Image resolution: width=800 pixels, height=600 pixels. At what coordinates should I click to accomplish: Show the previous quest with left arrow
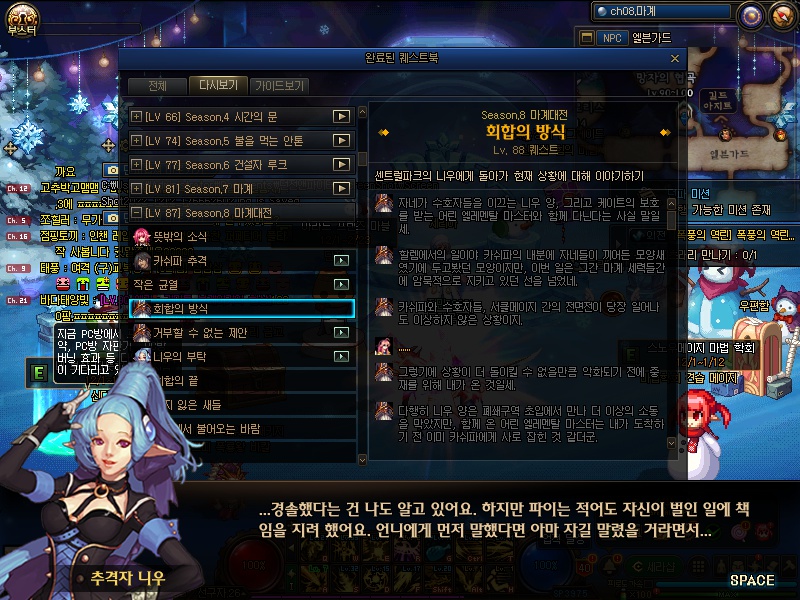click(x=383, y=132)
